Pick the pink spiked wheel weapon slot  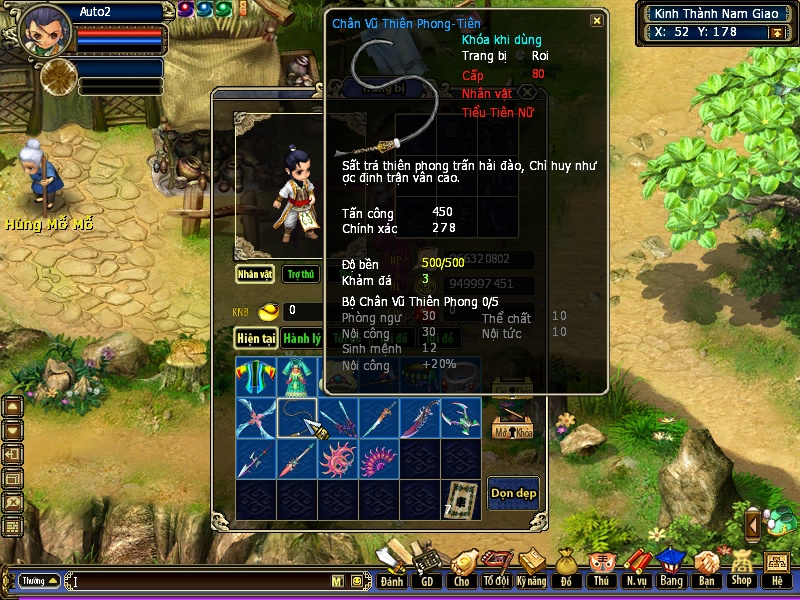pyautogui.click(x=337, y=459)
